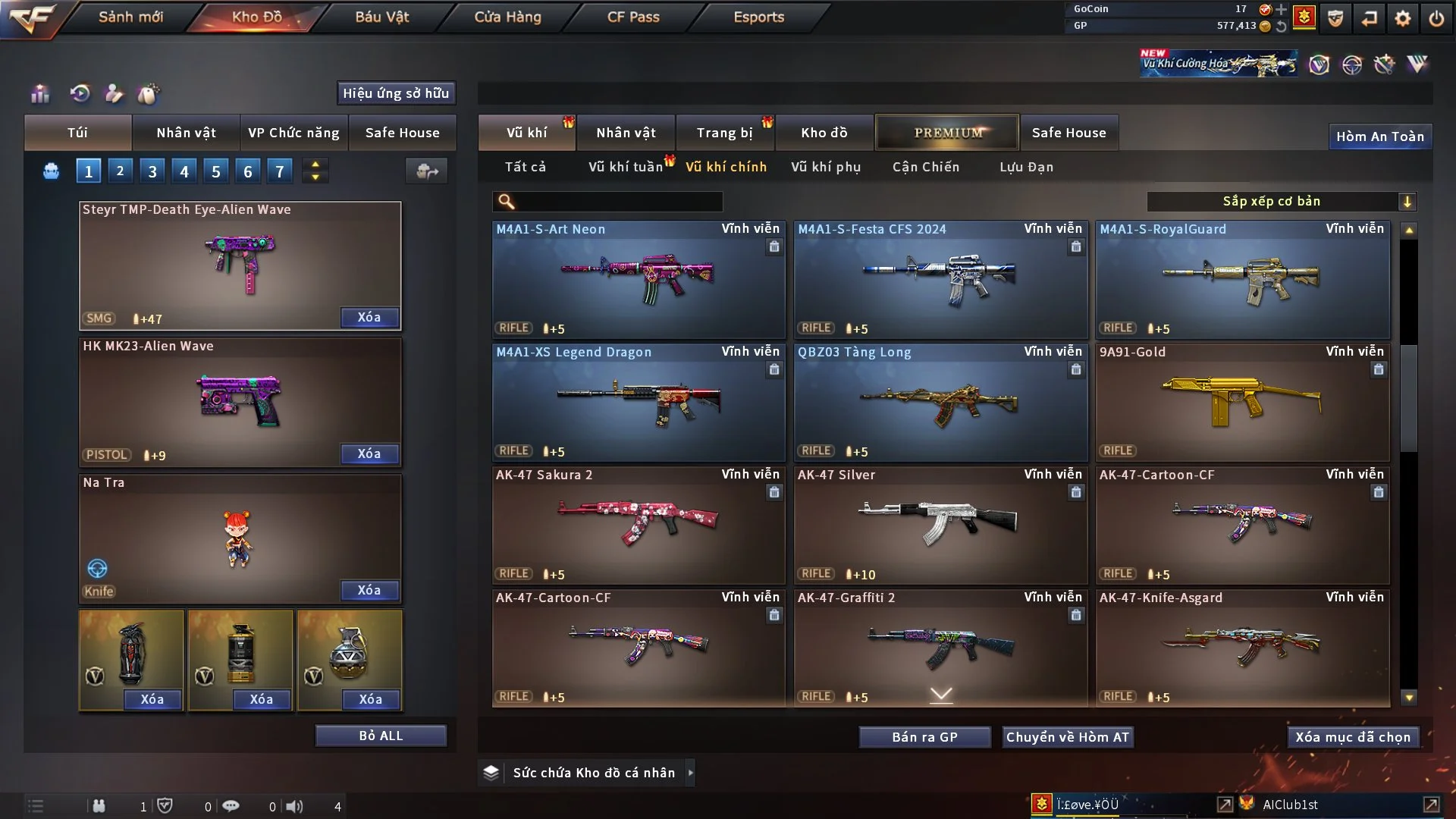Viewport: 1456px width, 819px height.
Task: Delete selection with Xóa mục đã chọn
Action: click(x=1353, y=737)
